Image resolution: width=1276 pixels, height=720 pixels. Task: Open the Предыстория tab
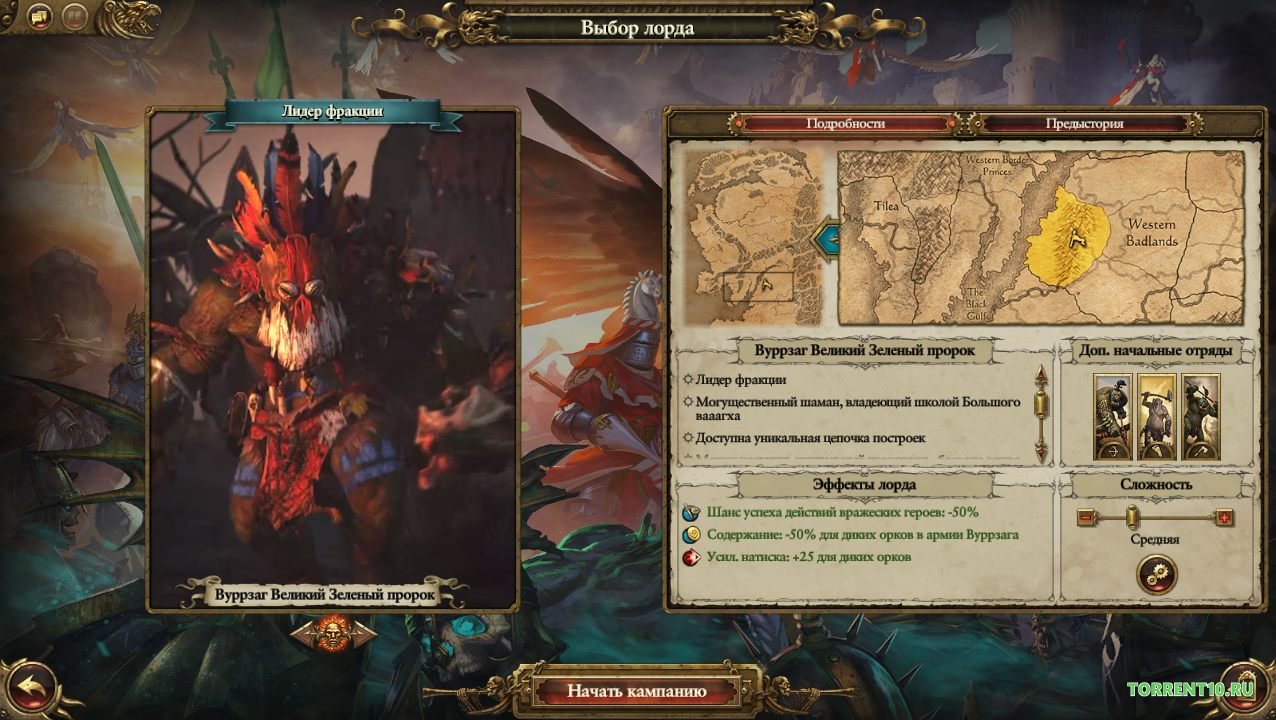point(1084,124)
